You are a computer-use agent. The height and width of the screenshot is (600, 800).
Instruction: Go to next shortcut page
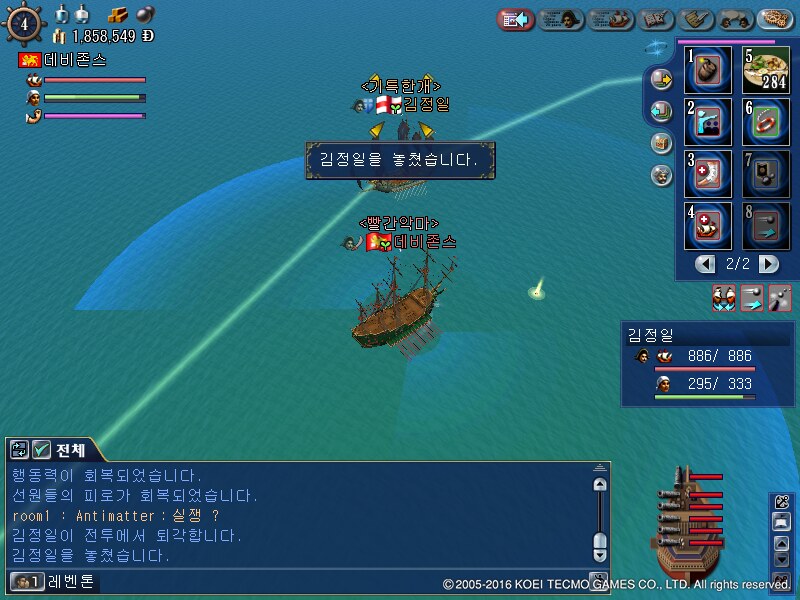tap(768, 264)
